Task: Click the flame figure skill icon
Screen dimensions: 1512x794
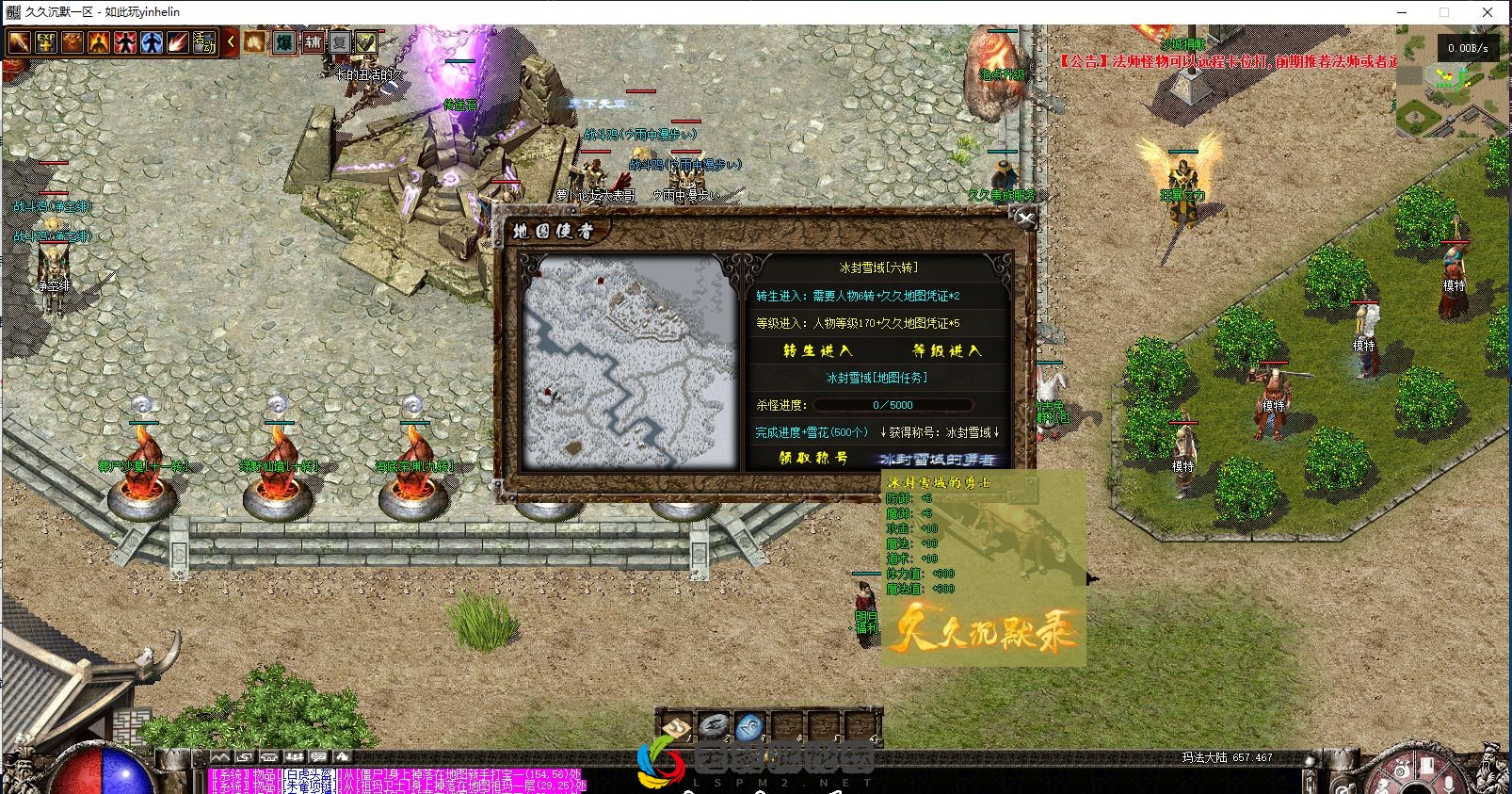Action: tap(99, 43)
